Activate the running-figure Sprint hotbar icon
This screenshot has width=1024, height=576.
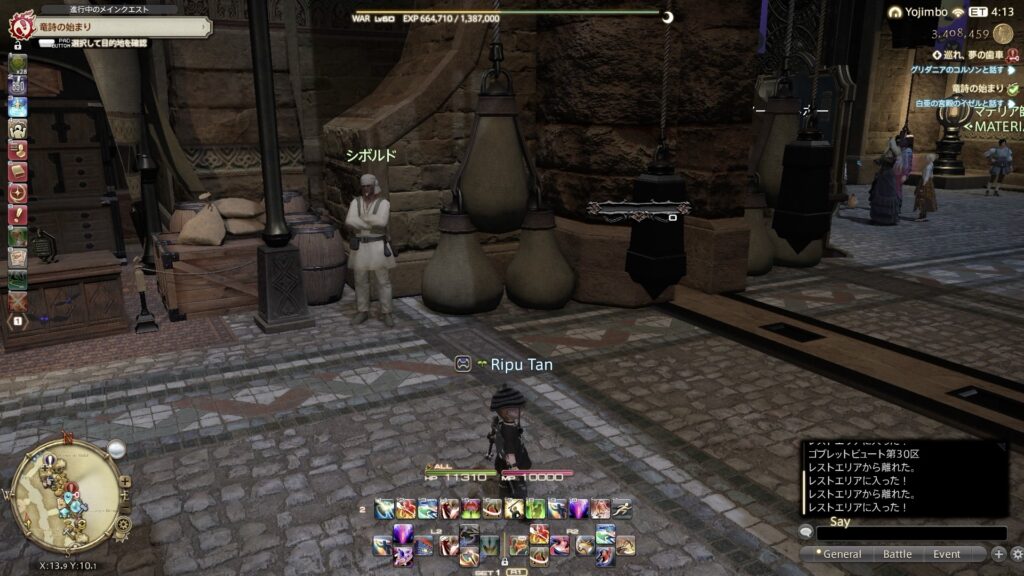(622, 509)
